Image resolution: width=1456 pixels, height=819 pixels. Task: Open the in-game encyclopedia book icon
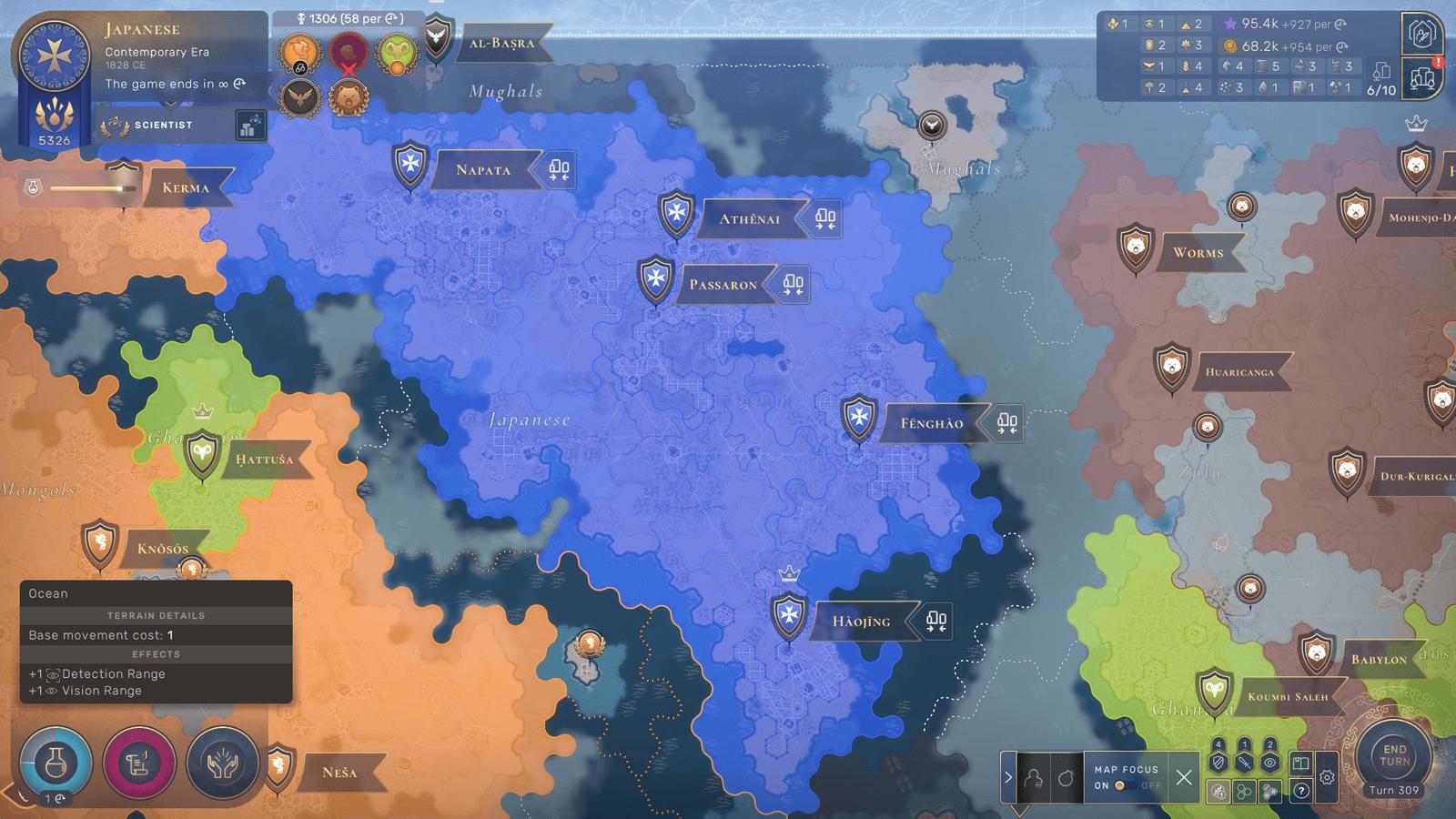(1300, 763)
